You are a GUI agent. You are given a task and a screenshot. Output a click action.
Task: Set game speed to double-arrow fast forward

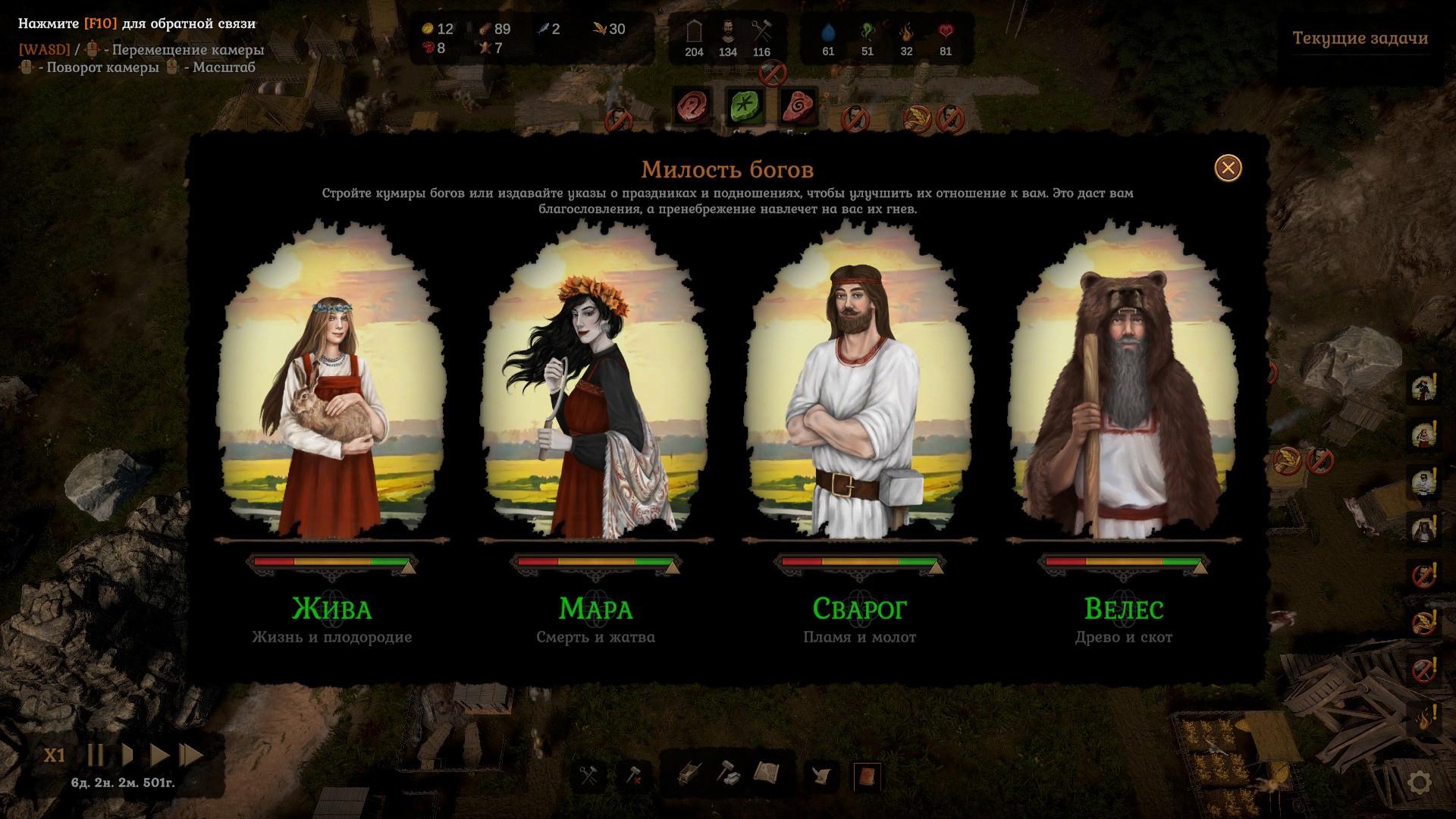coord(159,755)
